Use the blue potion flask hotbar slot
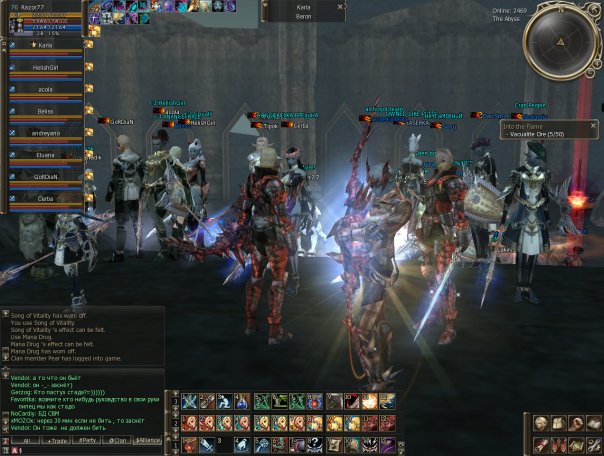Viewport: 604px width, 456px height. click(x=243, y=402)
